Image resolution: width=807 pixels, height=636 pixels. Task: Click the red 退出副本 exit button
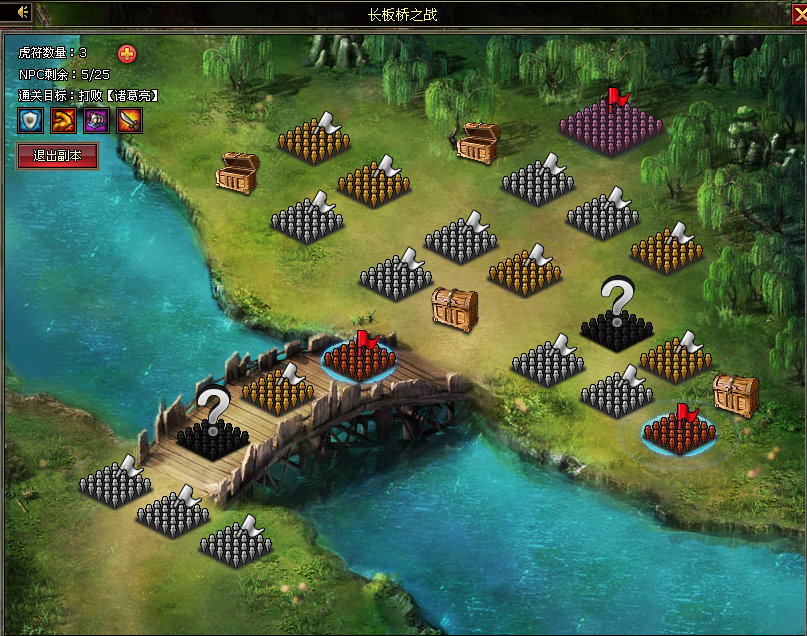(x=58, y=155)
